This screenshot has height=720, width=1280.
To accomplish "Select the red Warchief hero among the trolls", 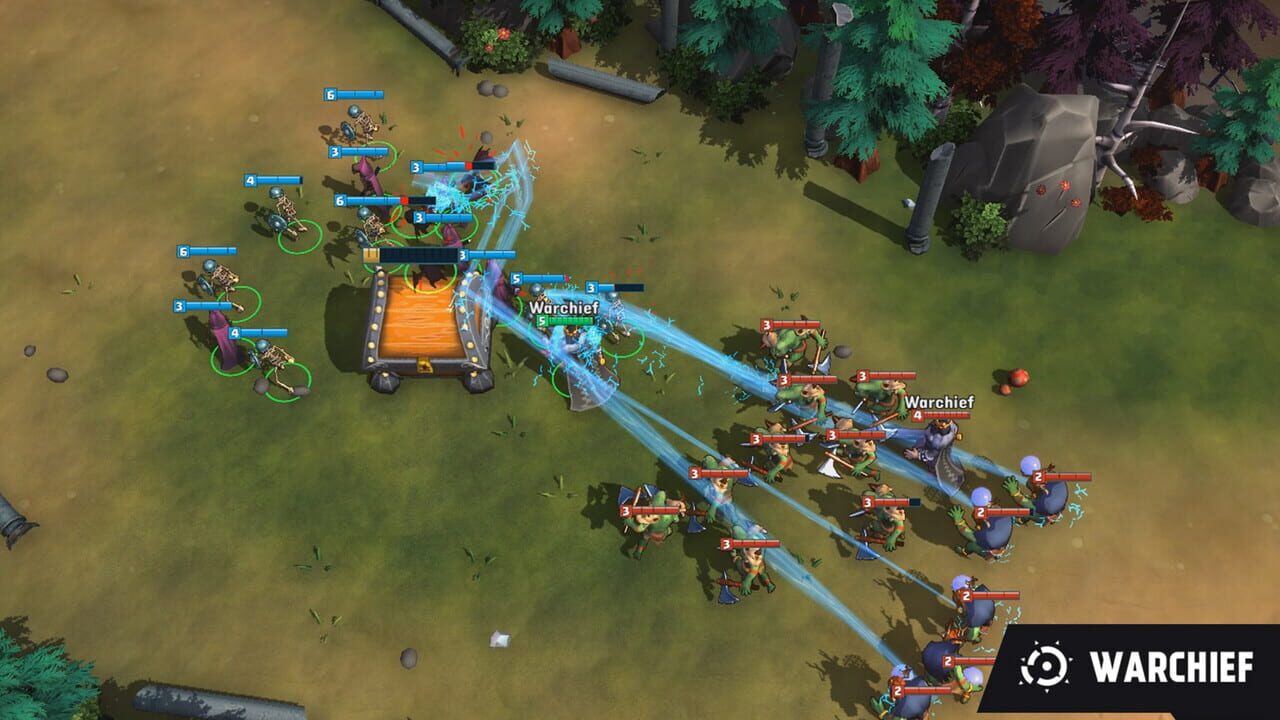I will [940, 440].
